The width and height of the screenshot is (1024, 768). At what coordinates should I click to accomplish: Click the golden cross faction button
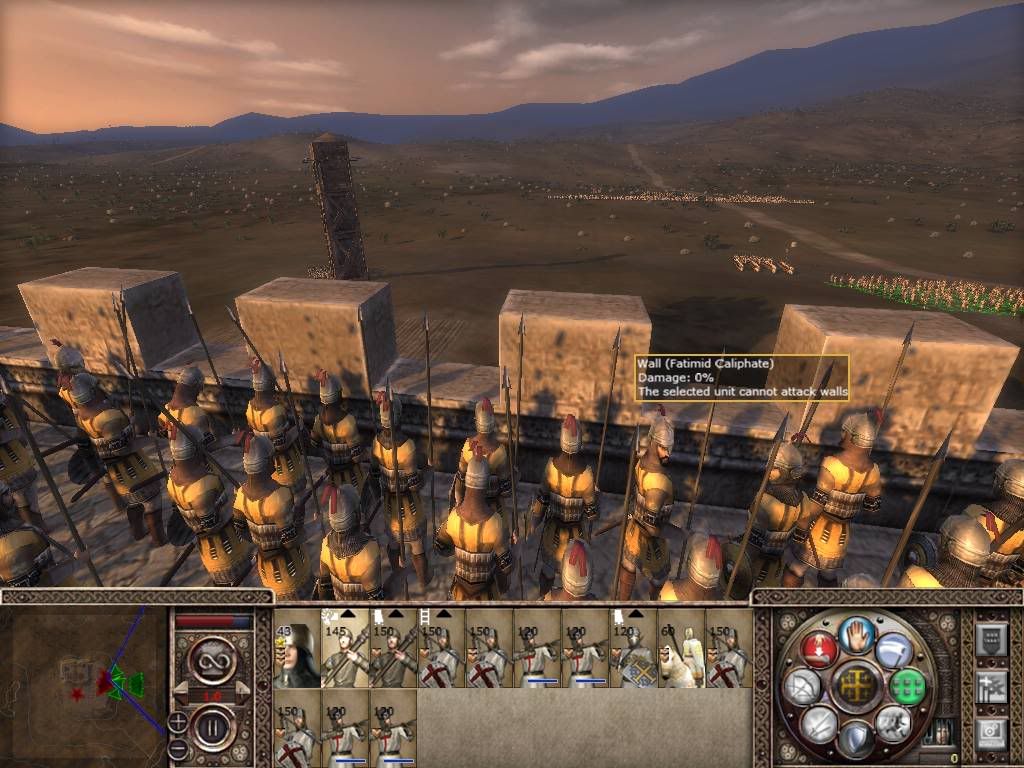[855, 686]
